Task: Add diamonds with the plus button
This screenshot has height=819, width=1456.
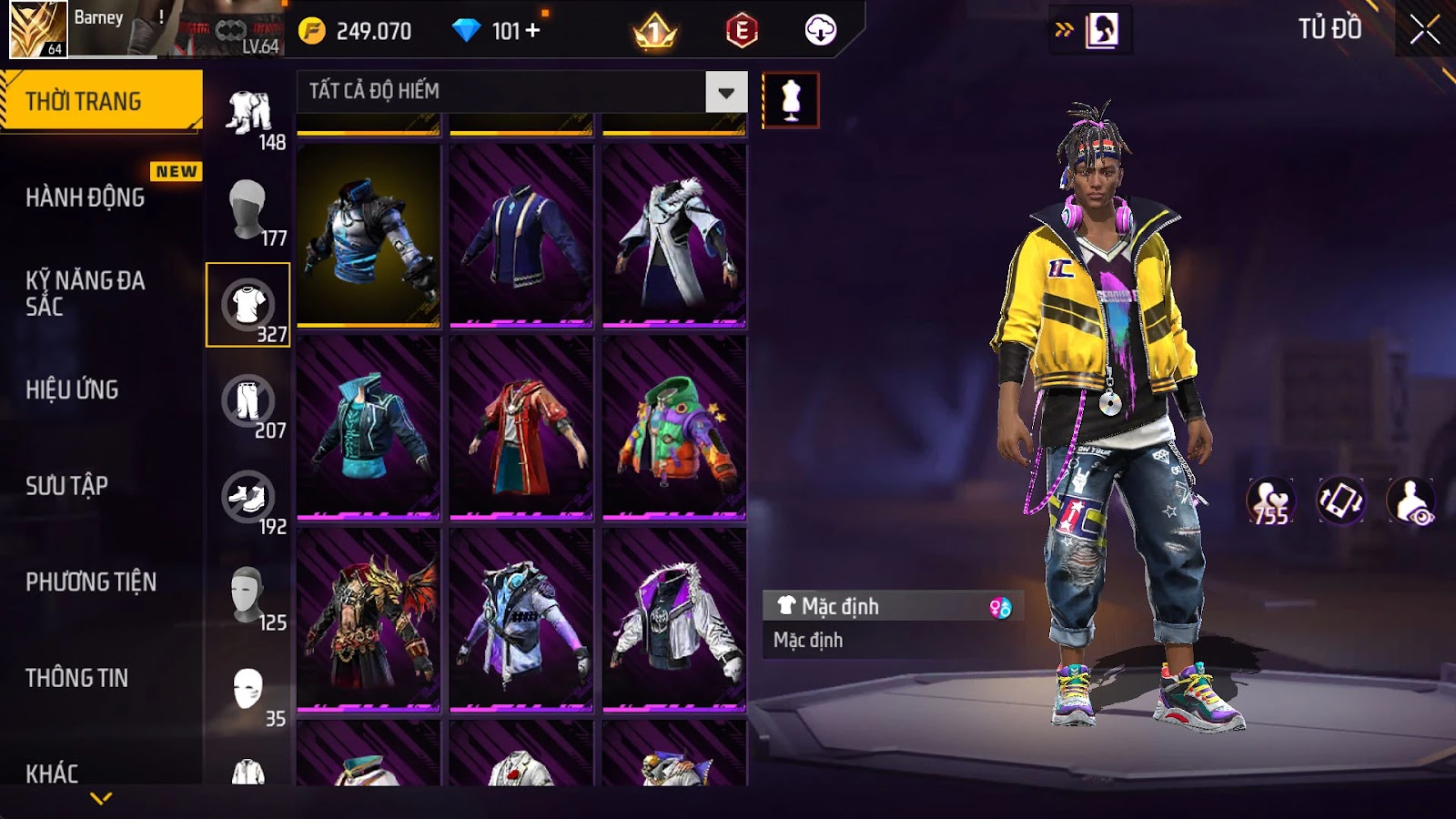Action: 533,31
